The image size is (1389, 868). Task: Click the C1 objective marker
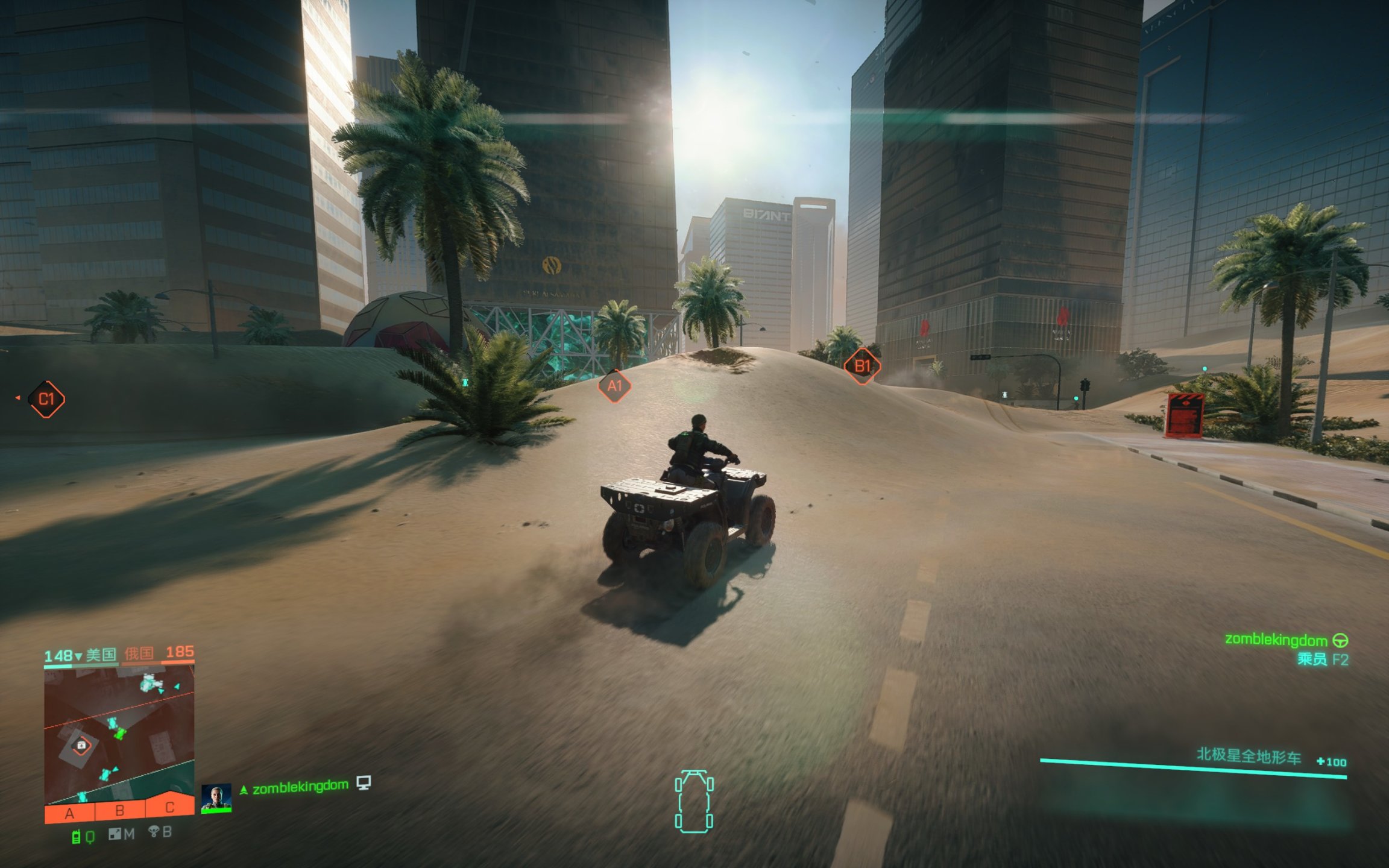[x=46, y=399]
